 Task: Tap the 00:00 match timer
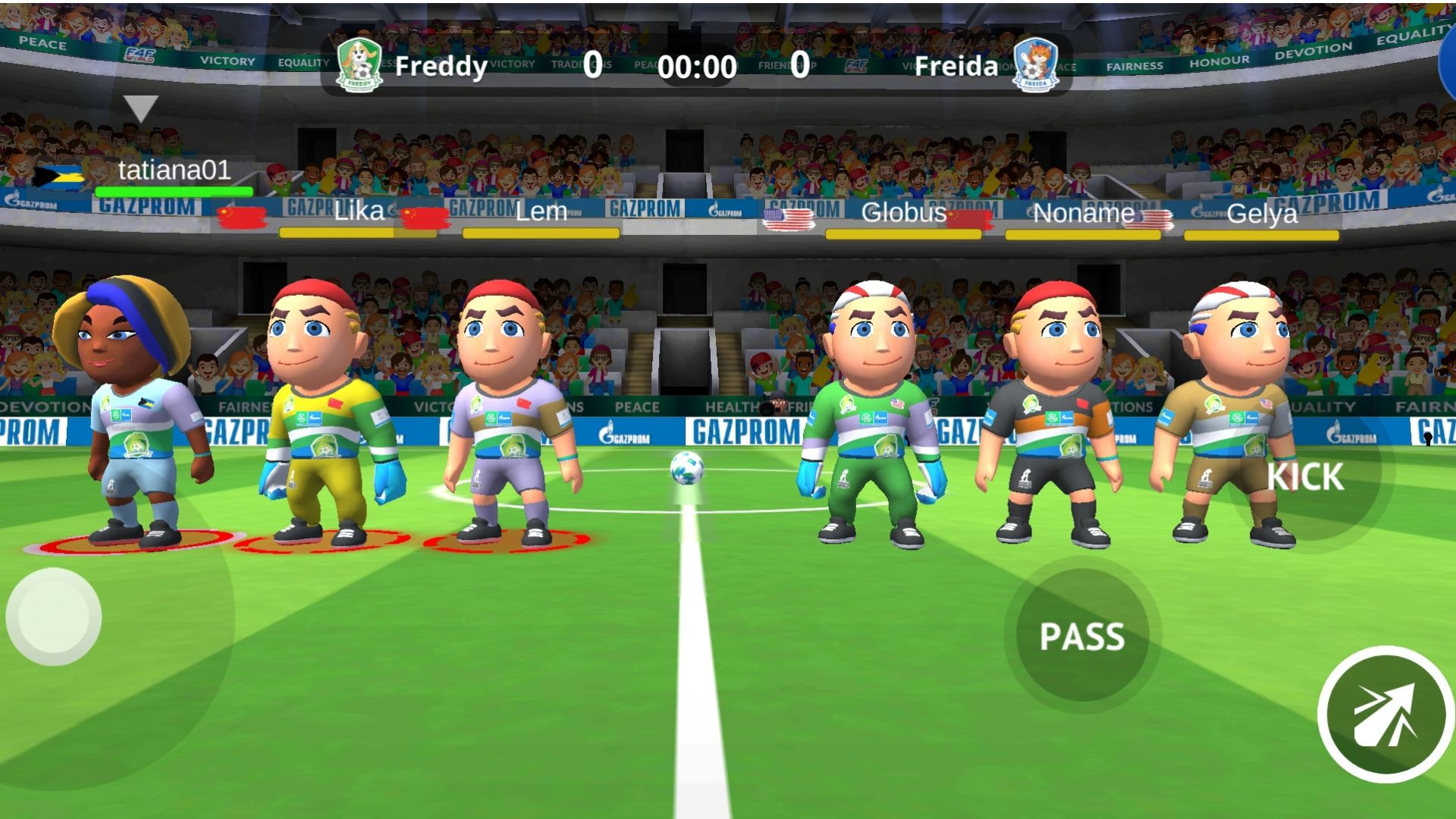(696, 67)
